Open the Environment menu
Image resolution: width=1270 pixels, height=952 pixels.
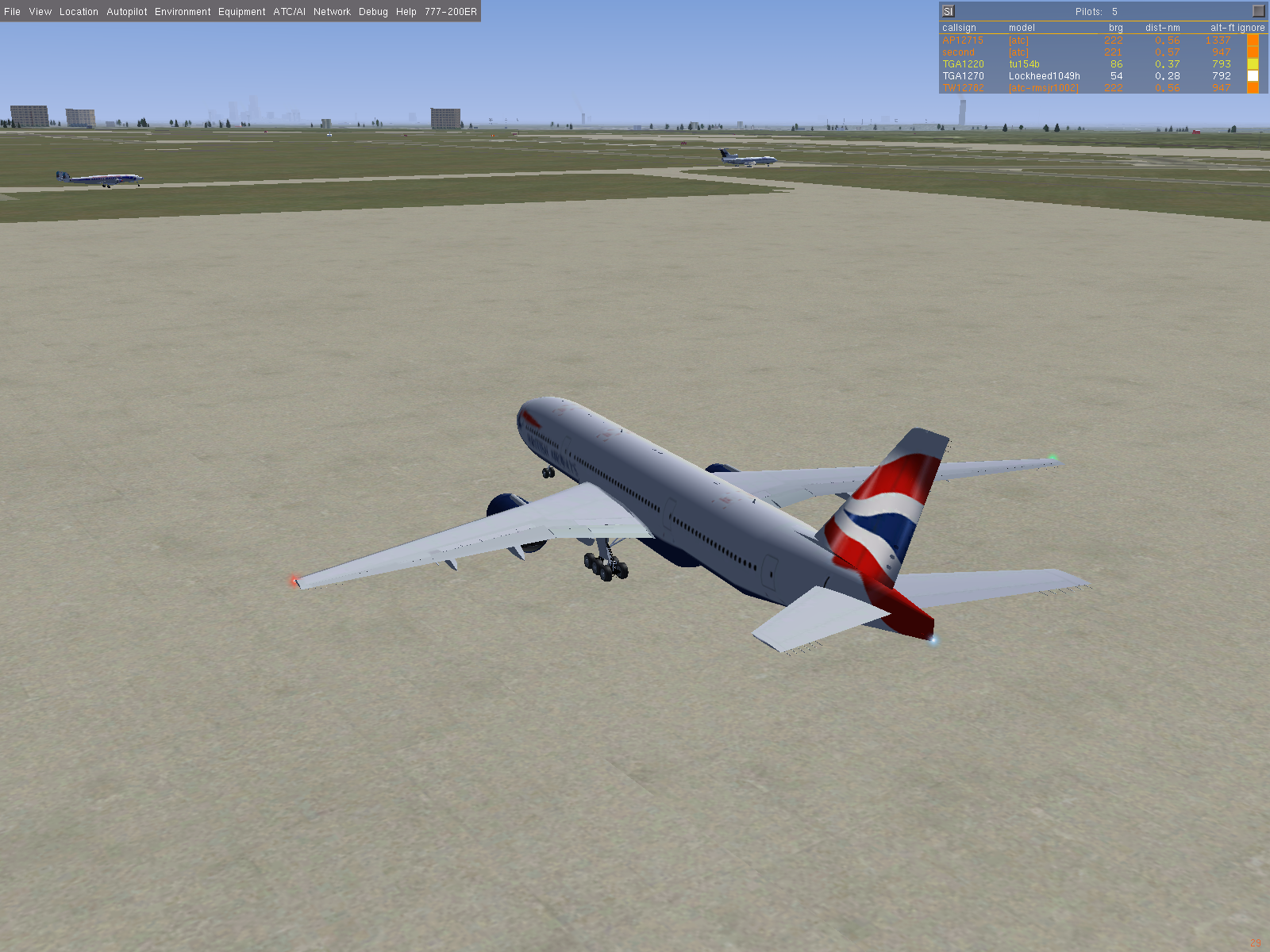[x=183, y=12]
